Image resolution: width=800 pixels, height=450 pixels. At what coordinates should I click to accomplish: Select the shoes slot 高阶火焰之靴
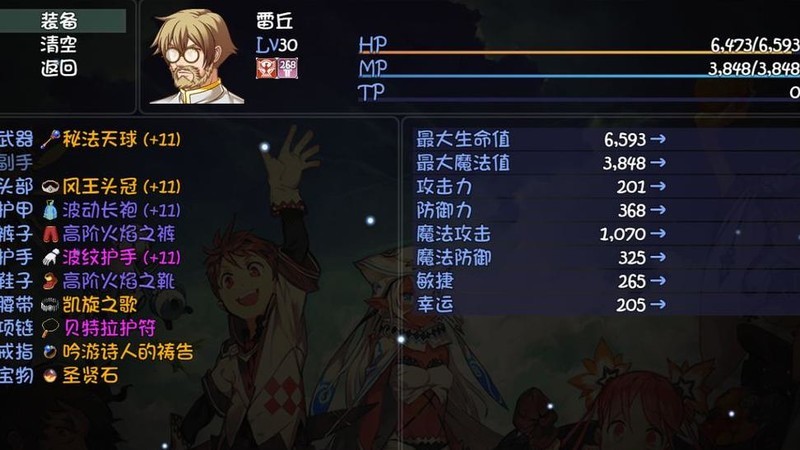pos(110,281)
